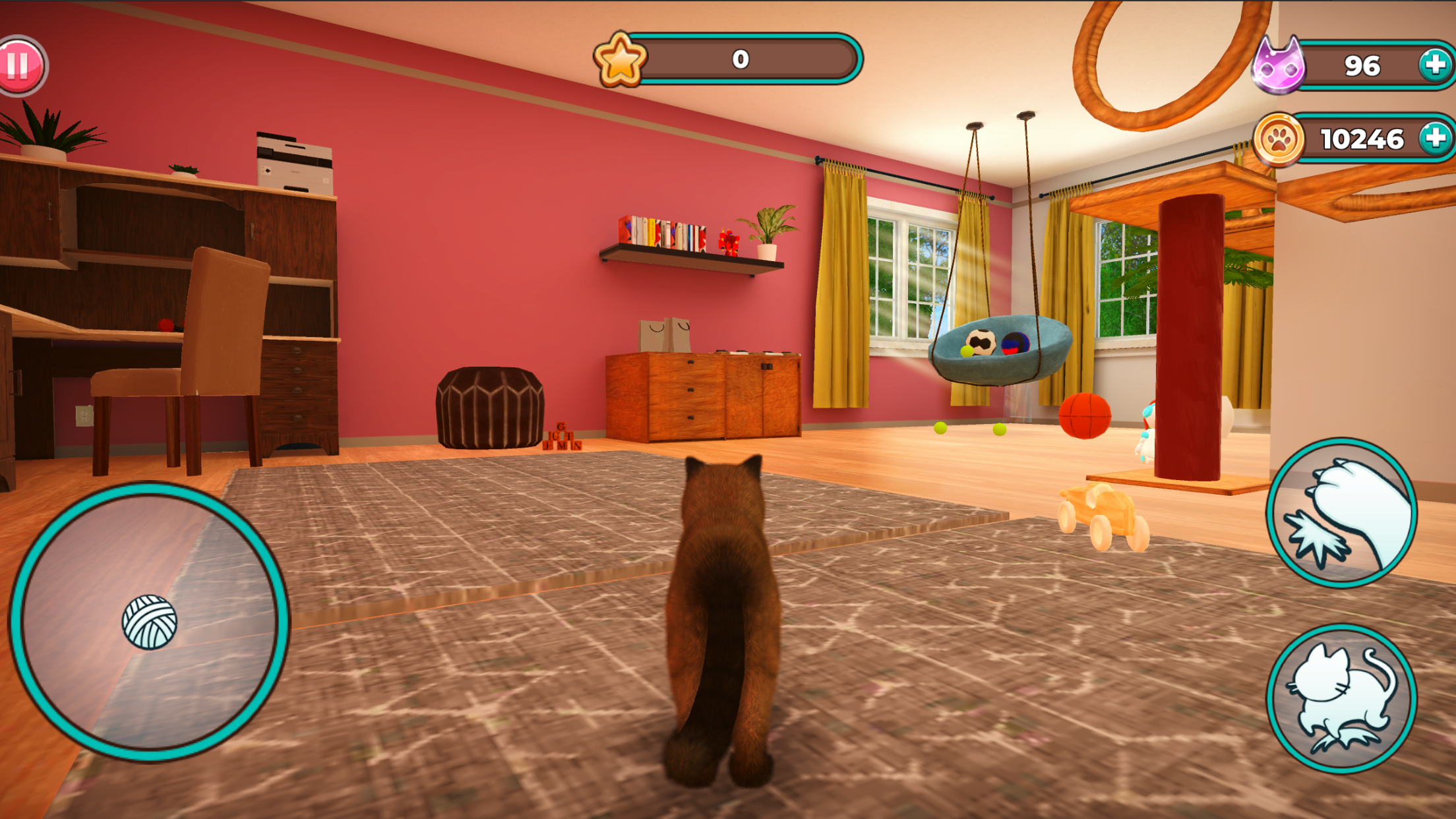1456x819 pixels.
Task: Tap the brown pouf on the floor
Action: click(488, 406)
